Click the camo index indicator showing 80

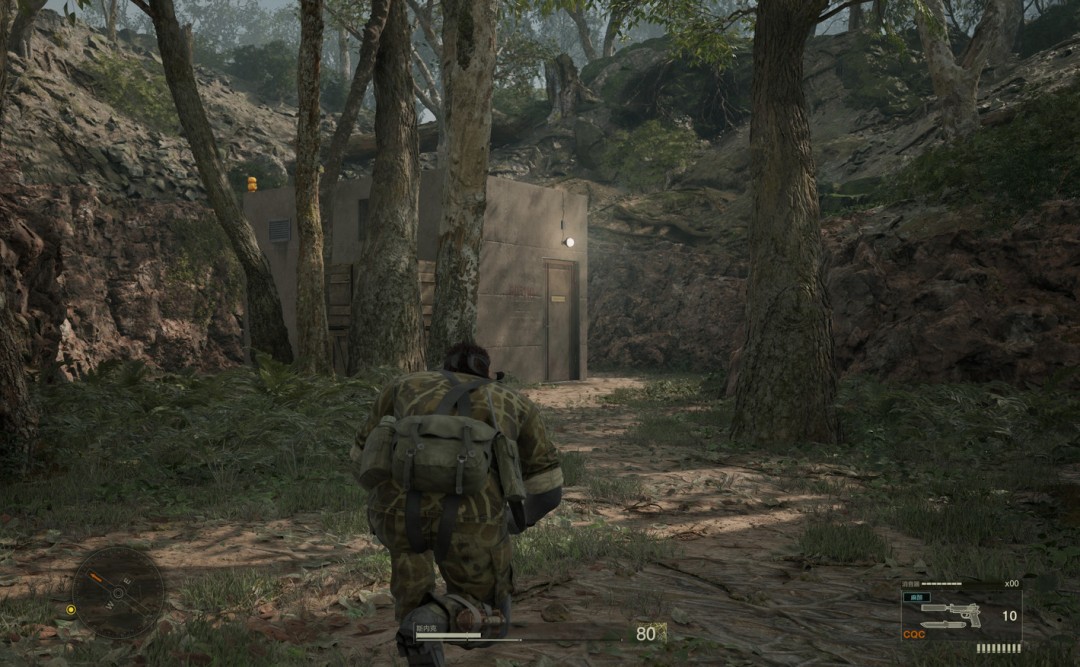pyautogui.click(x=647, y=633)
